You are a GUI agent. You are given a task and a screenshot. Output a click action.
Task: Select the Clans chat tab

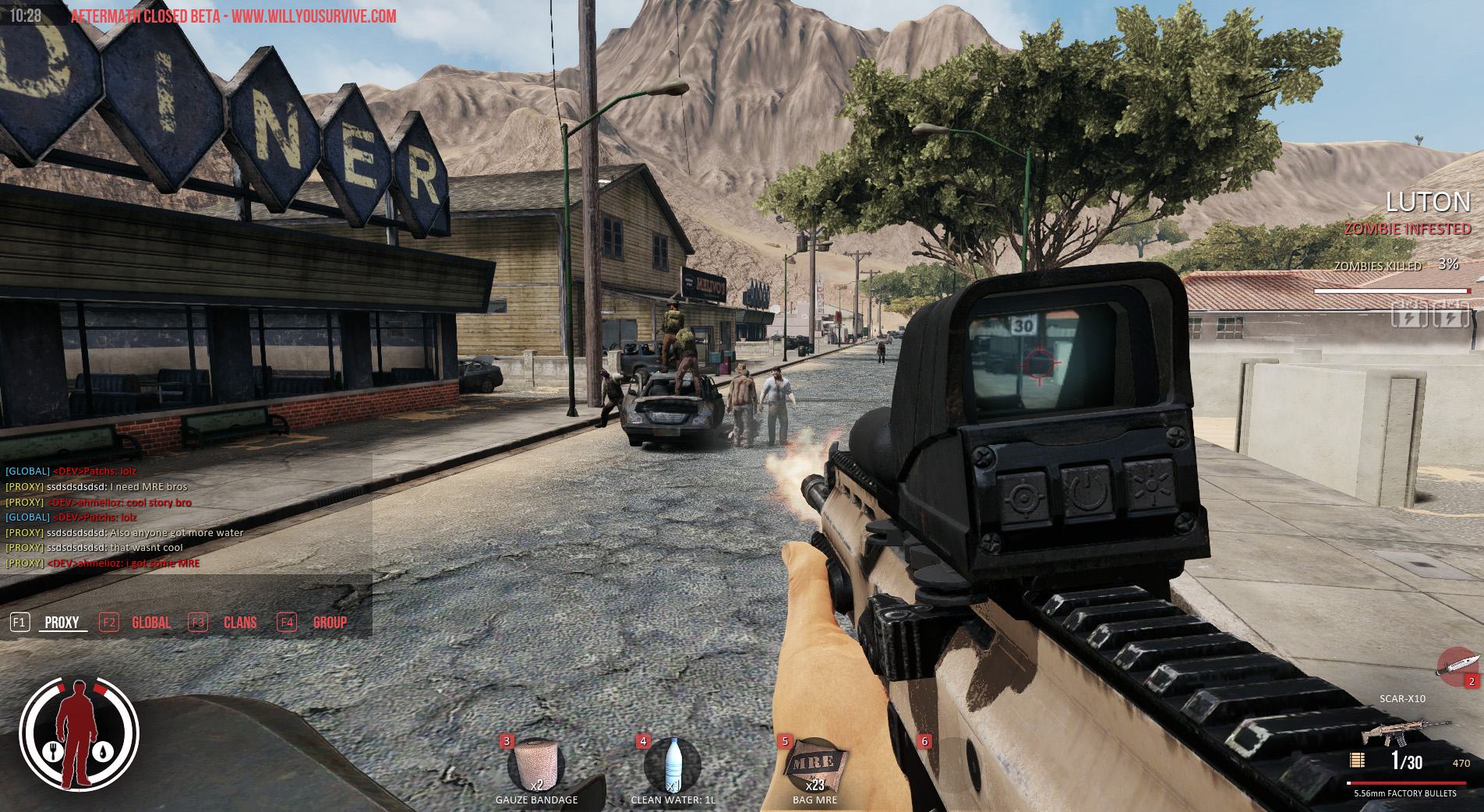[239, 623]
